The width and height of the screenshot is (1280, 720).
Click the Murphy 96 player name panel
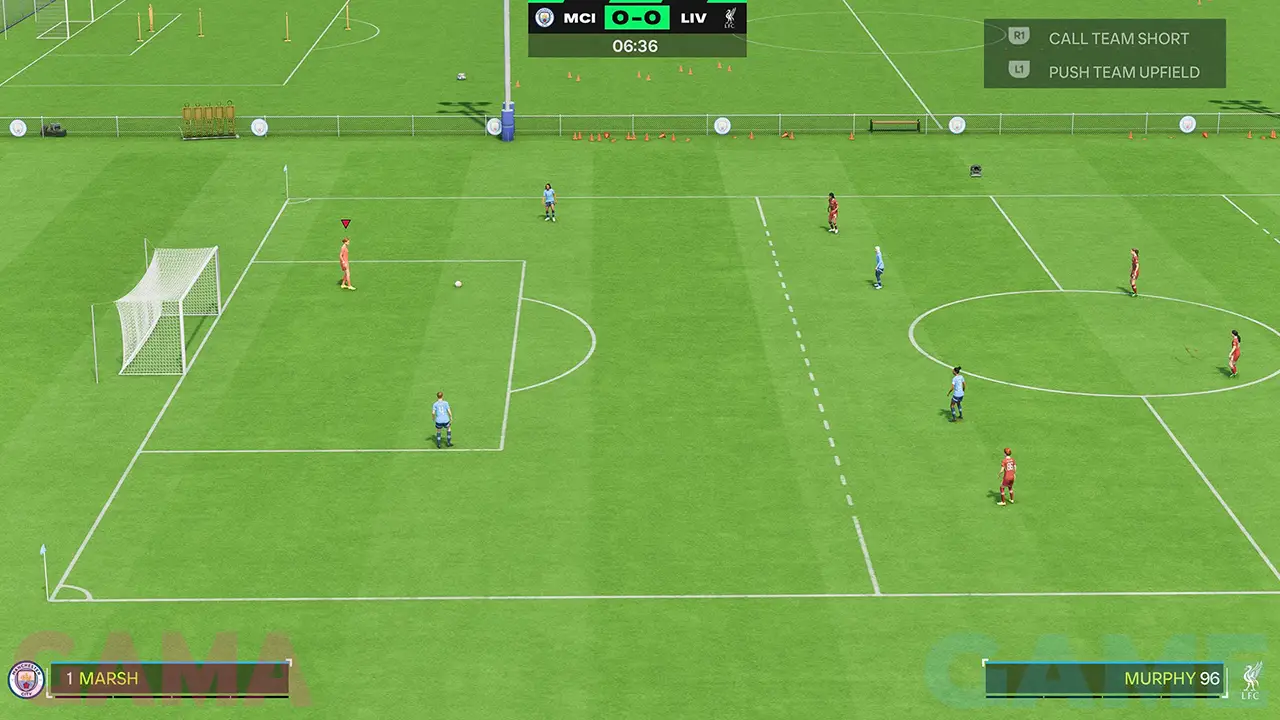(1105, 679)
